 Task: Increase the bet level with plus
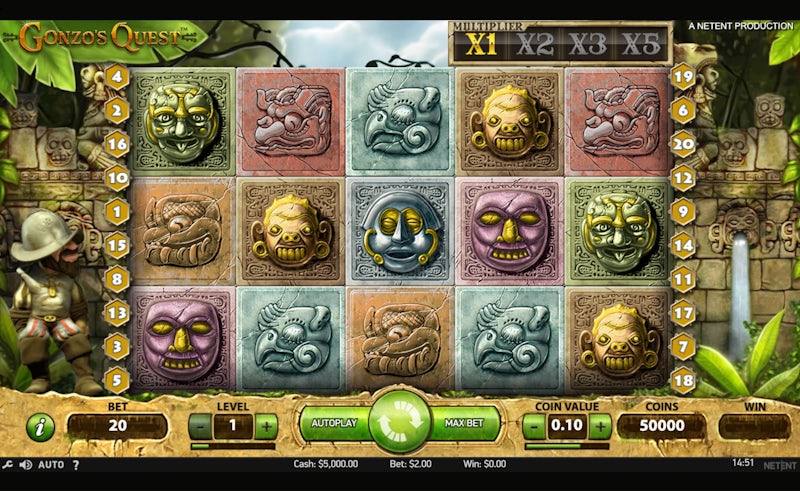tap(266, 426)
